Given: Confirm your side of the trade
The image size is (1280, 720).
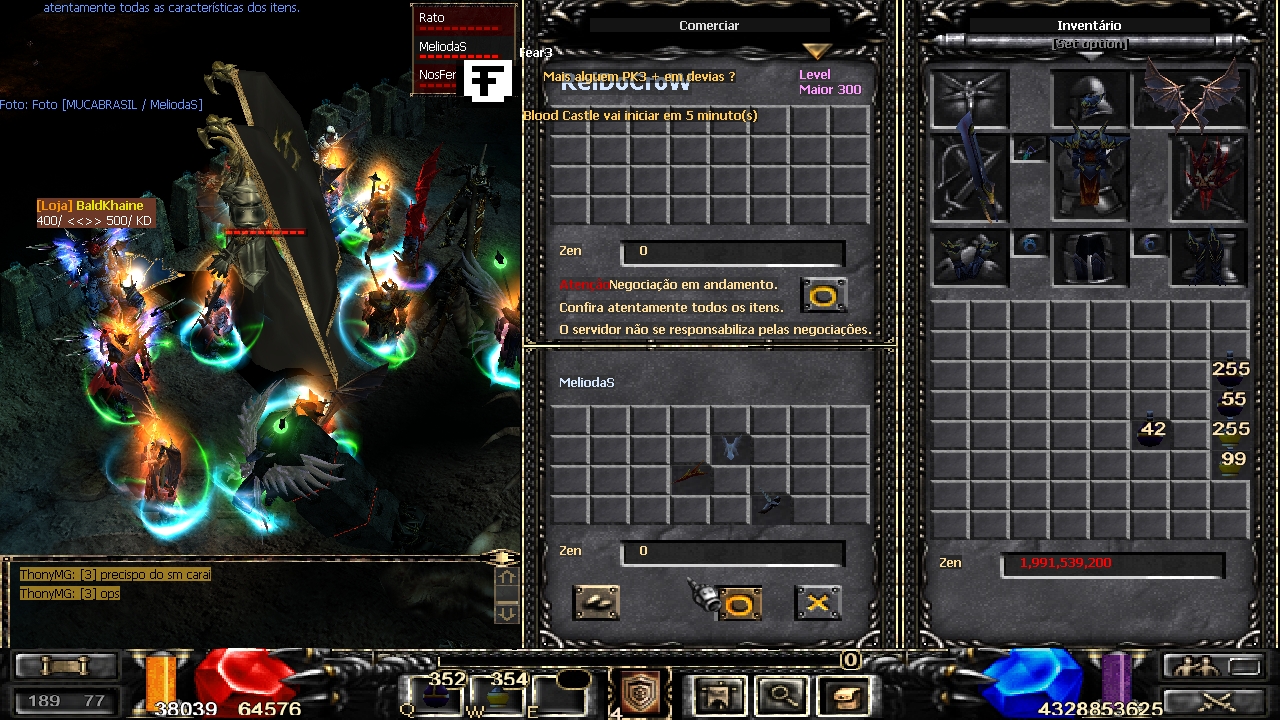Looking at the screenshot, I should (x=739, y=603).
